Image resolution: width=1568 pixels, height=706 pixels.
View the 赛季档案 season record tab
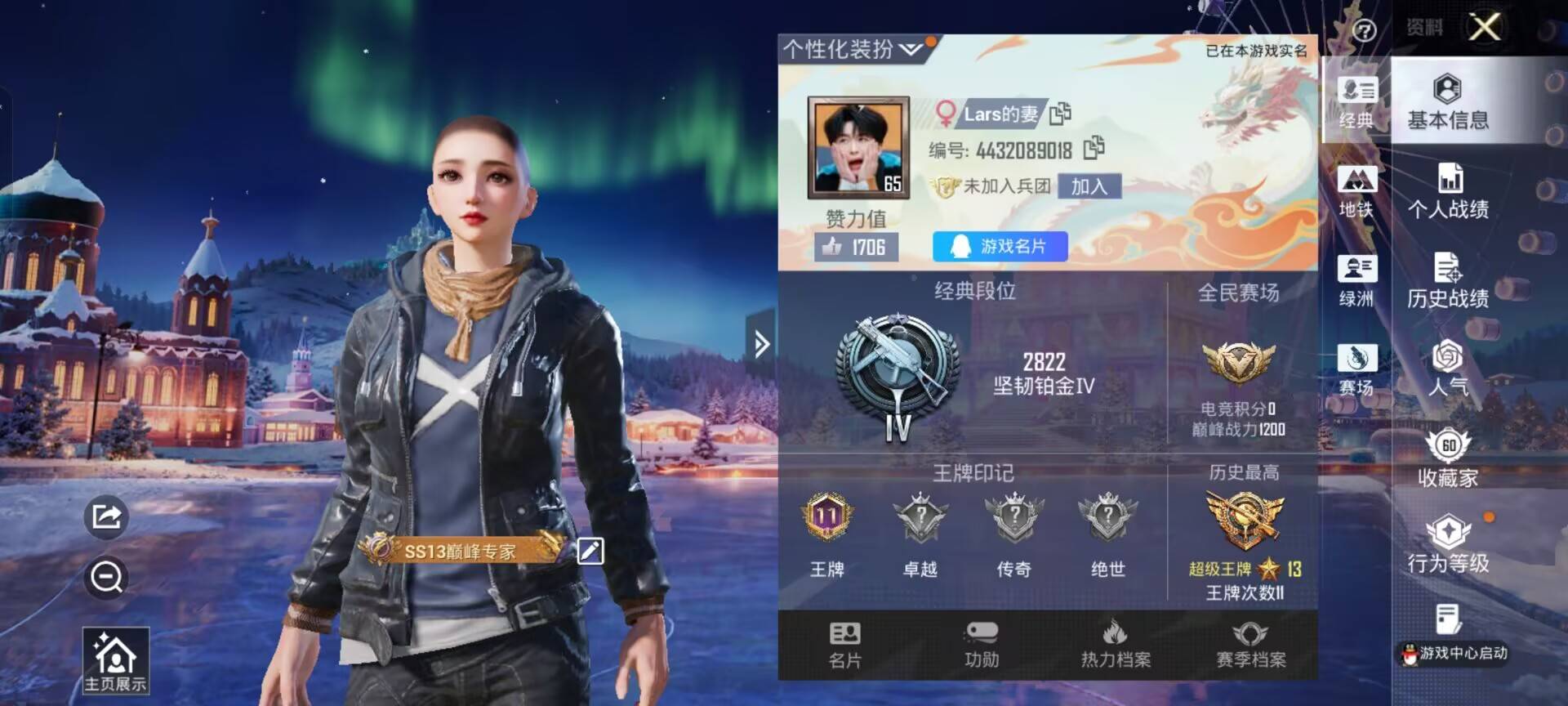[x=1250, y=644]
